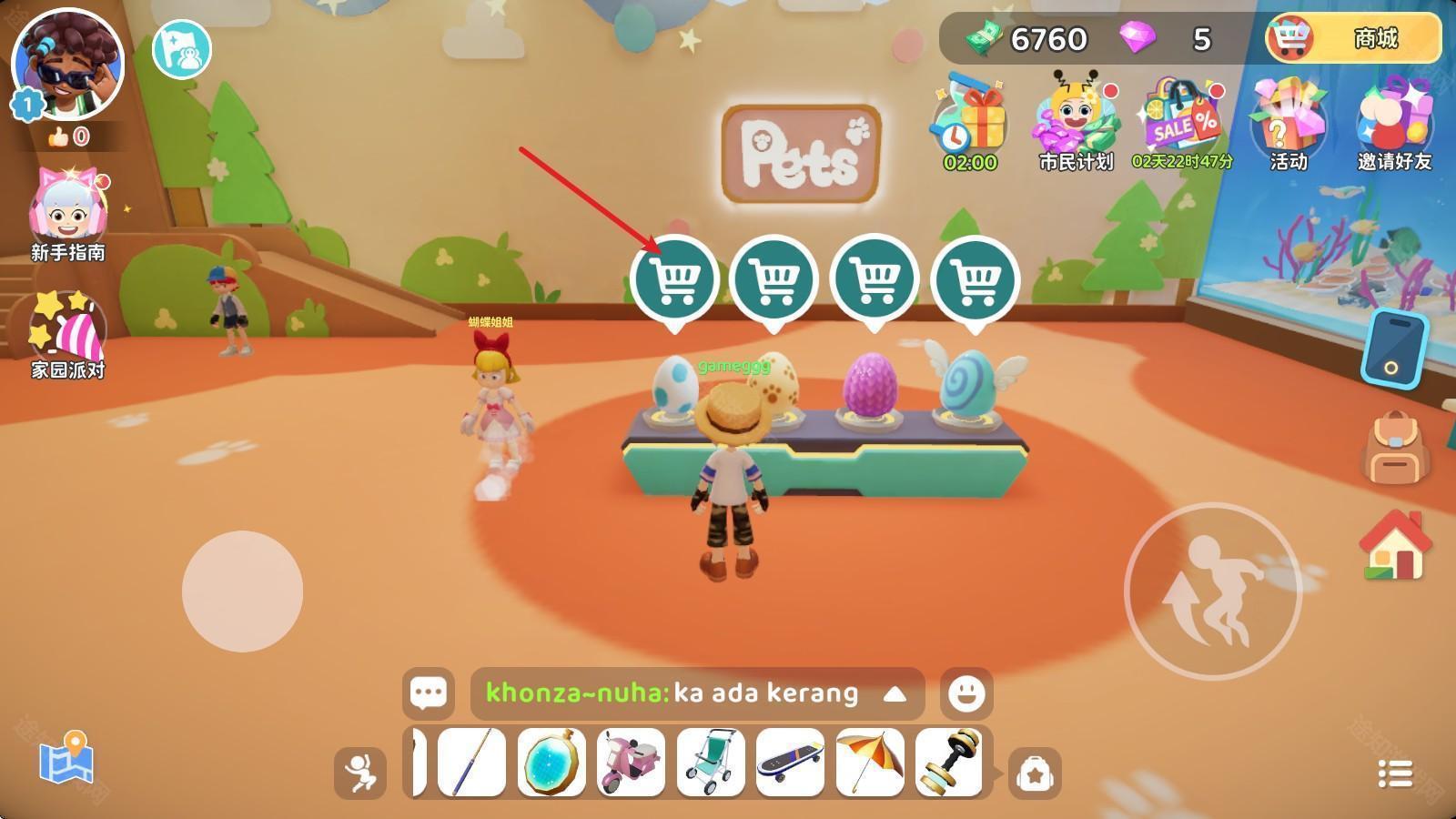Return home with the house icon
Viewport: 1456px width, 819px height.
[x=1394, y=545]
